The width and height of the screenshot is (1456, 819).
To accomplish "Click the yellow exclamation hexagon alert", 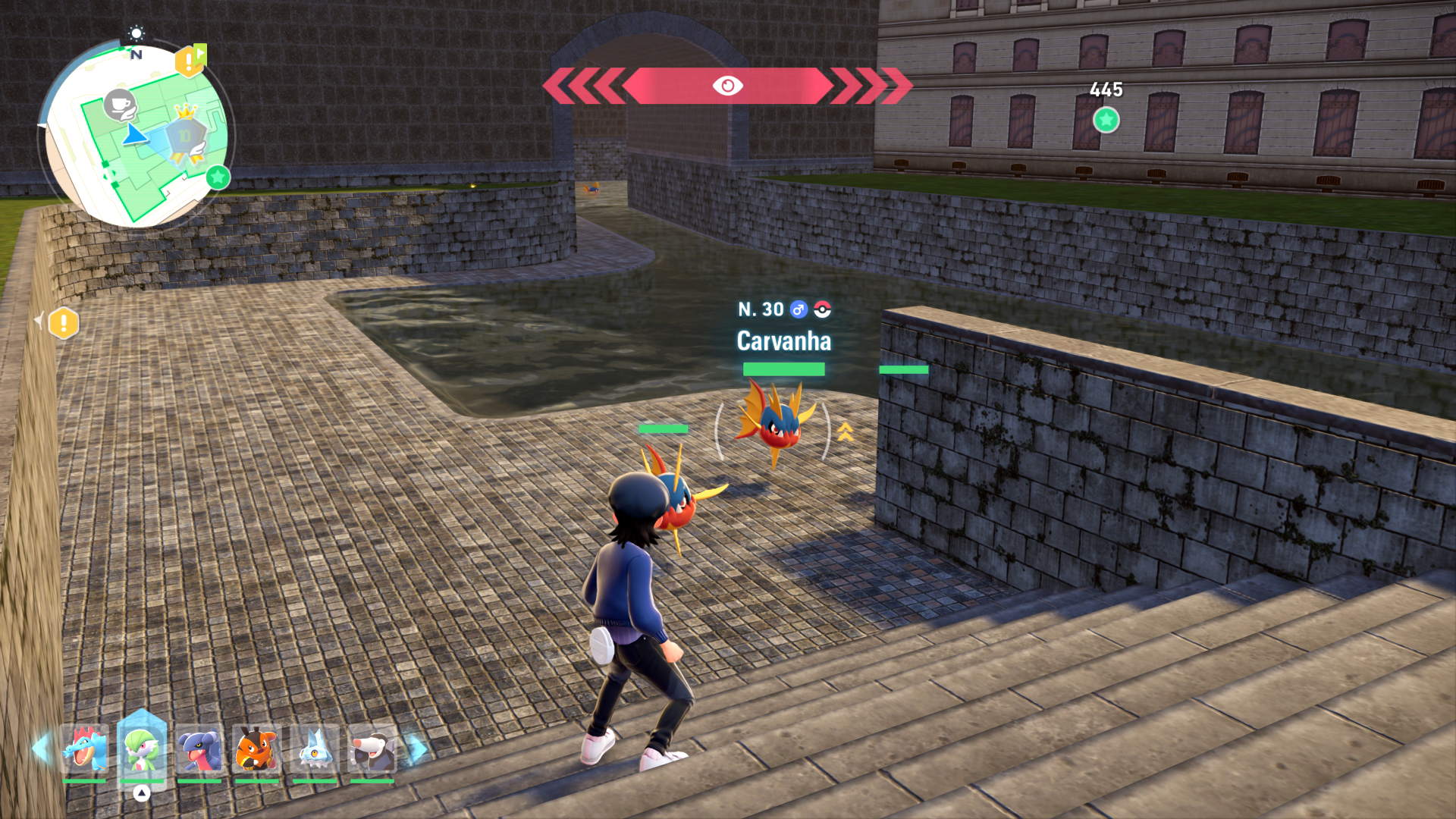I will [x=64, y=324].
